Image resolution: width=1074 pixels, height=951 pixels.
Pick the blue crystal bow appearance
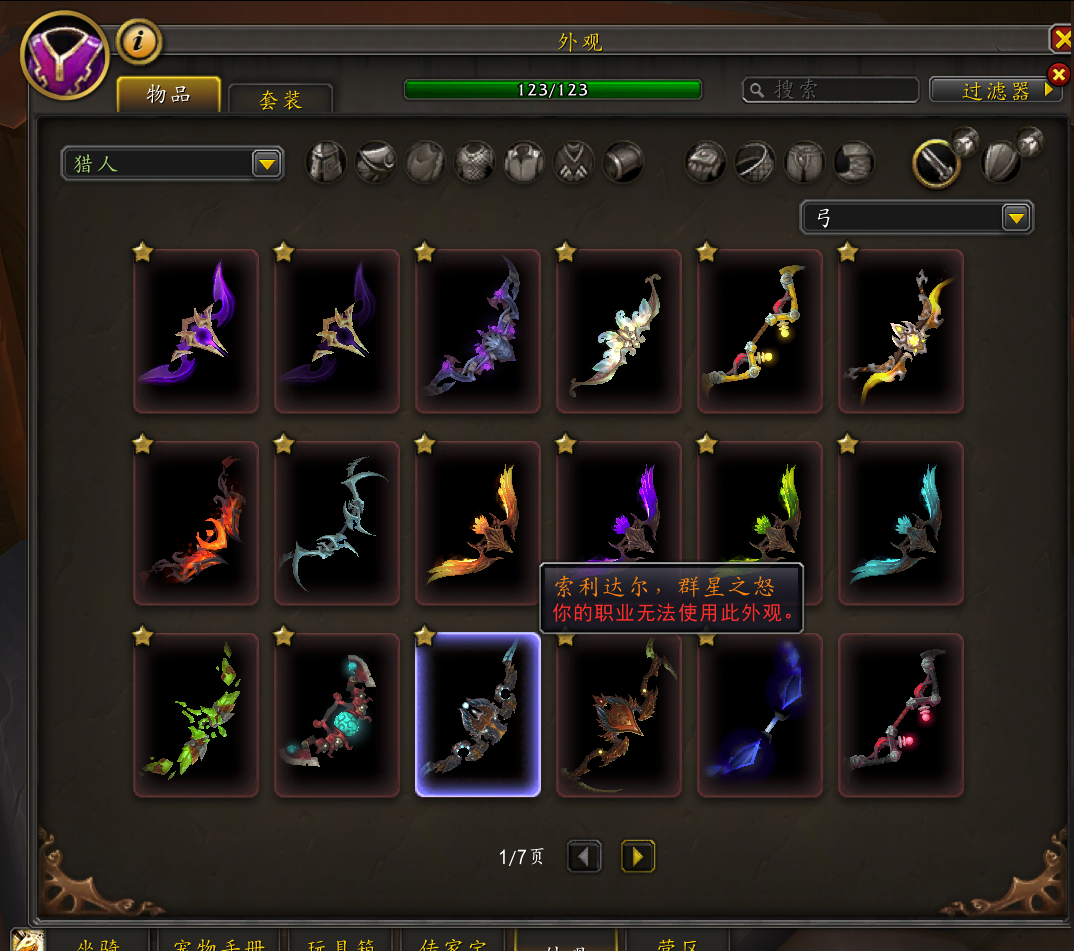pos(760,715)
